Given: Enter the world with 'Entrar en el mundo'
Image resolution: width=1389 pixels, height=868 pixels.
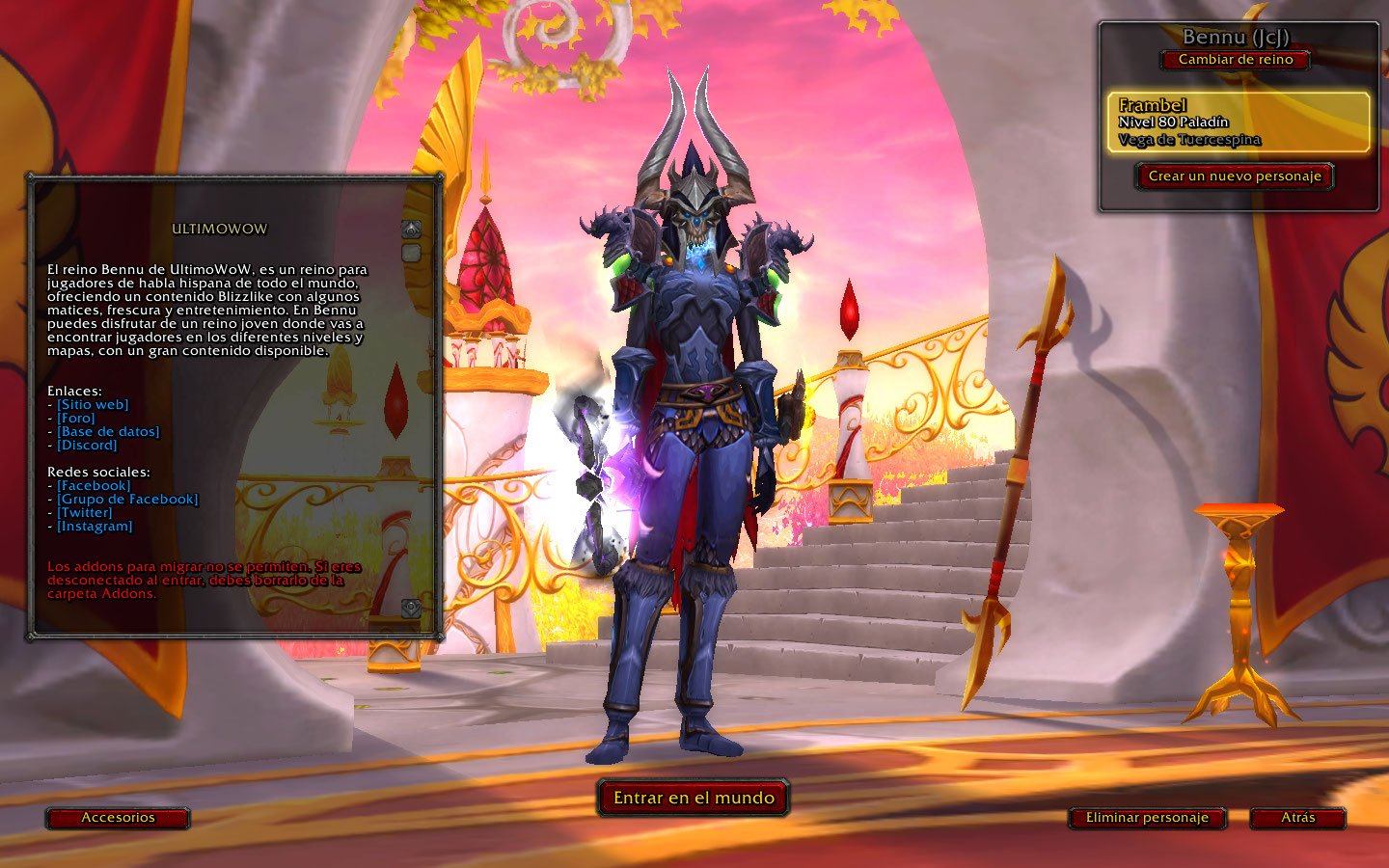Looking at the screenshot, I should pos(694,798).
